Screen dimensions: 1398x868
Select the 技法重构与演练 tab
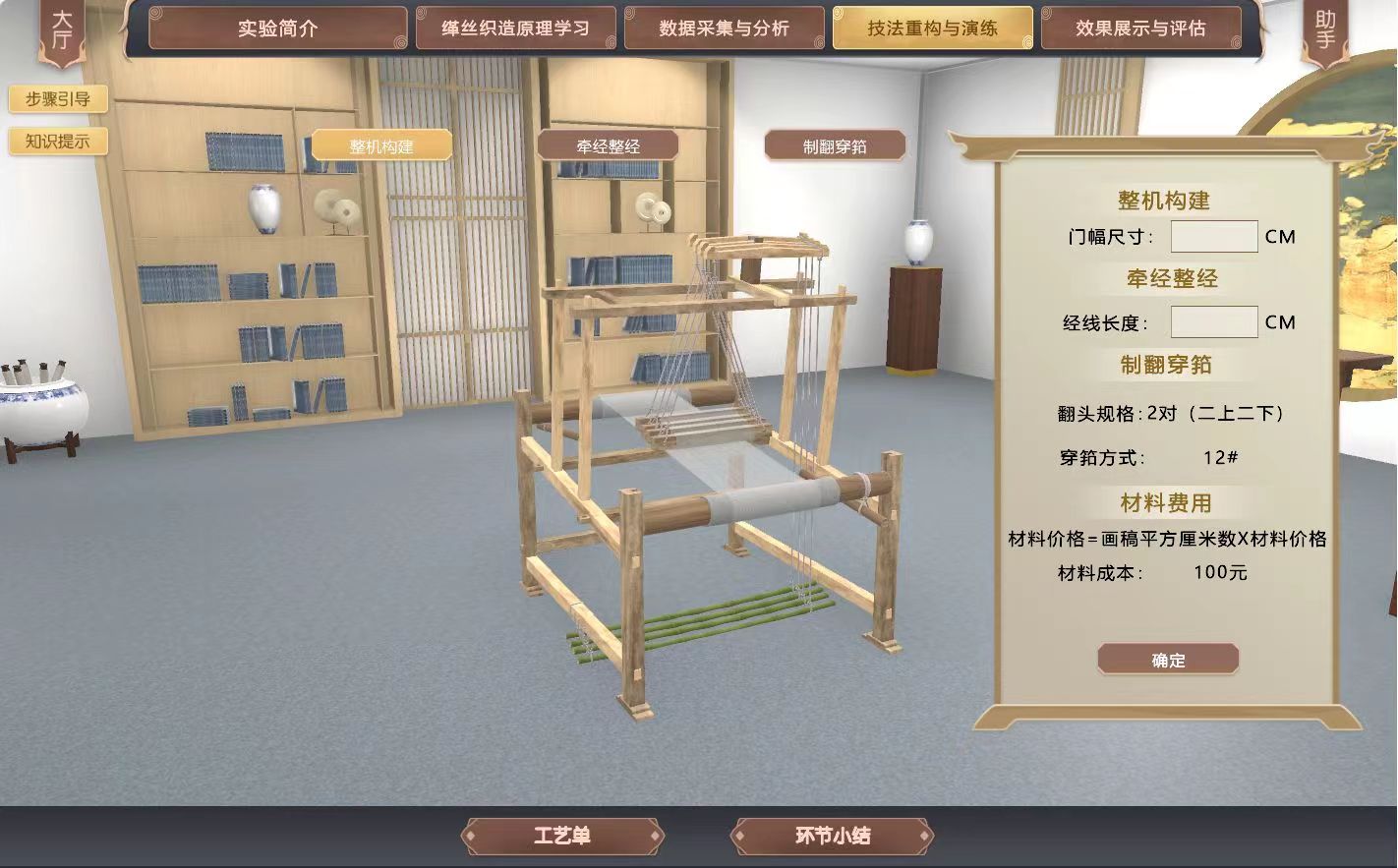point(932,29)
